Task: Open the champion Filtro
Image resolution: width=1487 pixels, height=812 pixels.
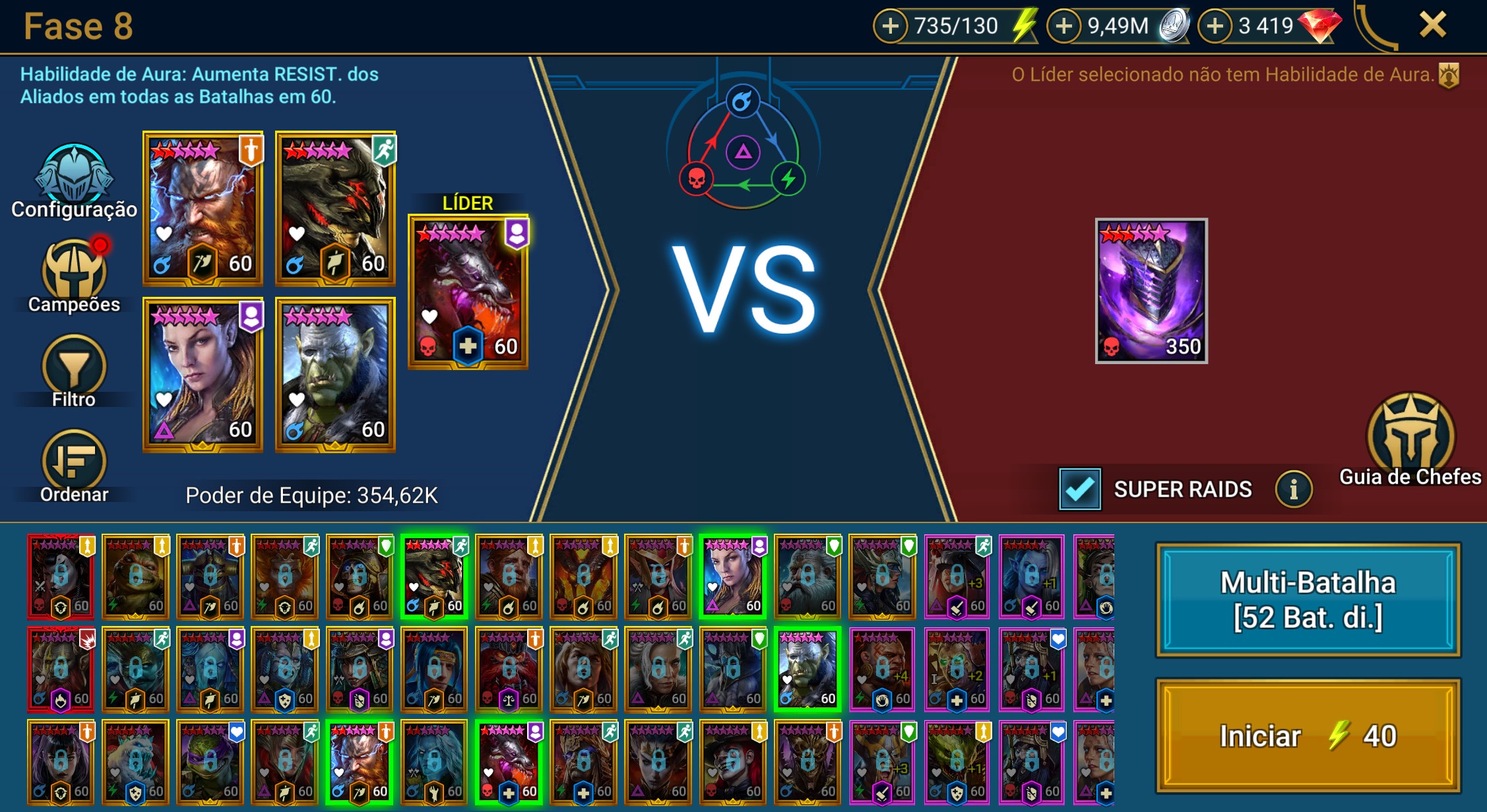Action: point(74,369)
